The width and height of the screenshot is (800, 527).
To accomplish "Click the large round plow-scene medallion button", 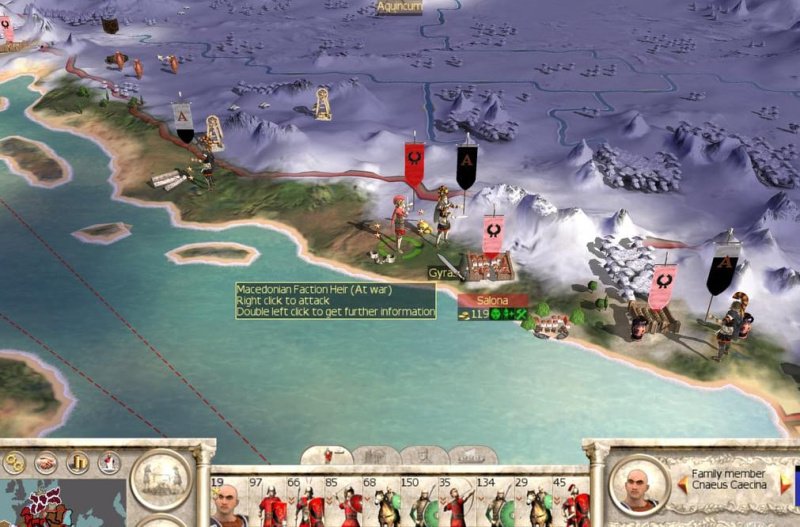I will tap(161, 478).
